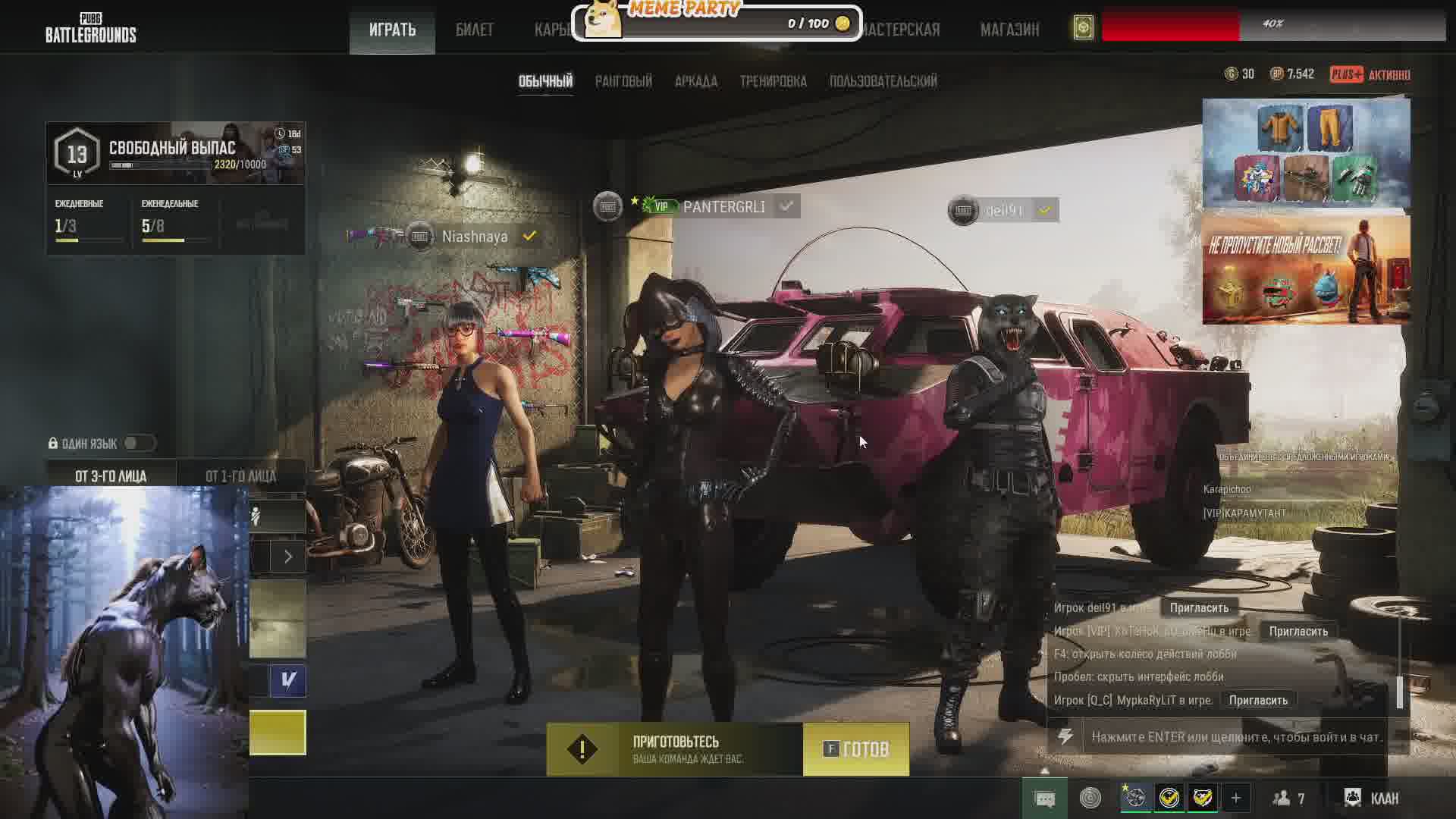Open the friends list showing 7
This screenshot has height=819, width=1456.
pos(1288,798)
